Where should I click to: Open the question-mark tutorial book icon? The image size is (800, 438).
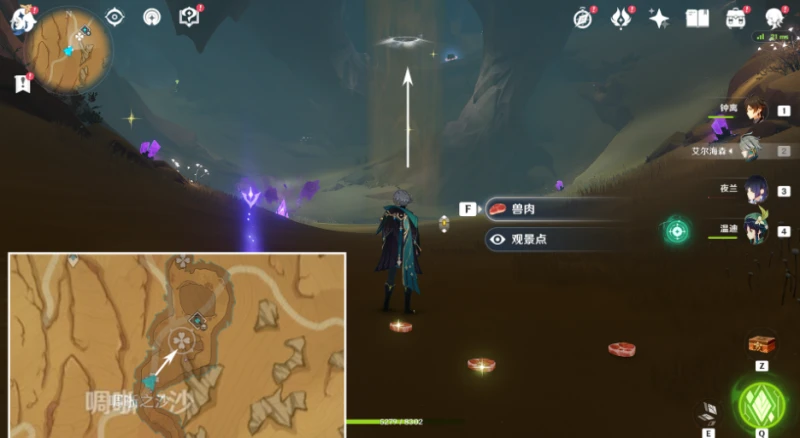tap(189, 17)
